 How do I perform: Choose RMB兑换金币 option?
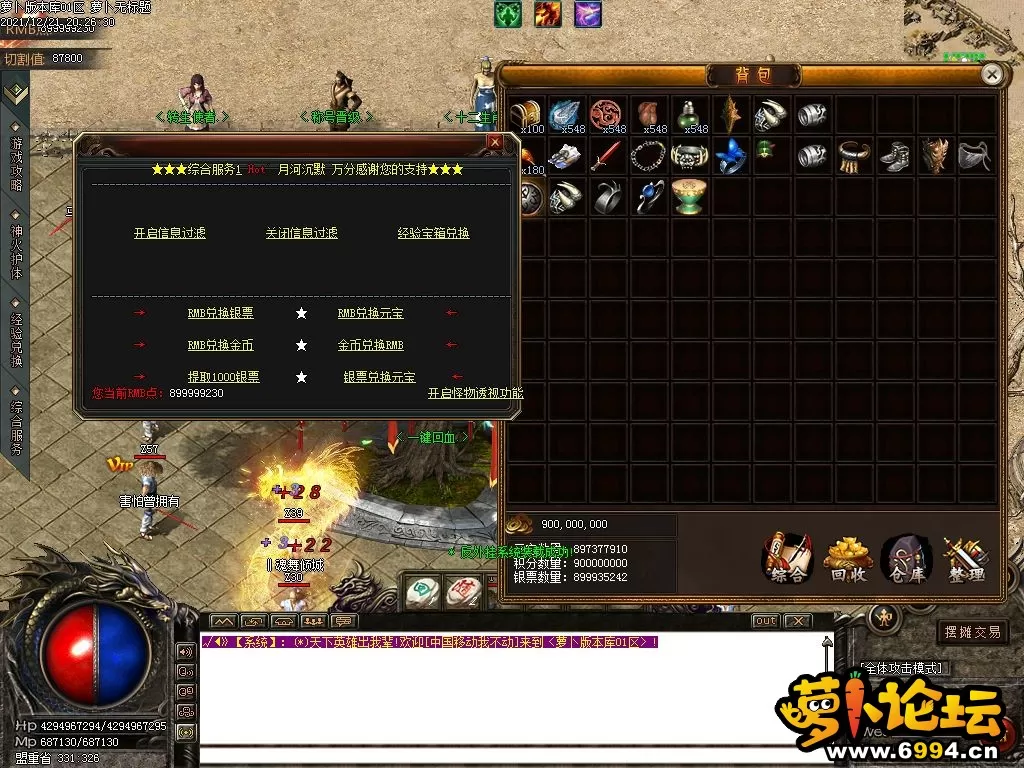(220, 345)
